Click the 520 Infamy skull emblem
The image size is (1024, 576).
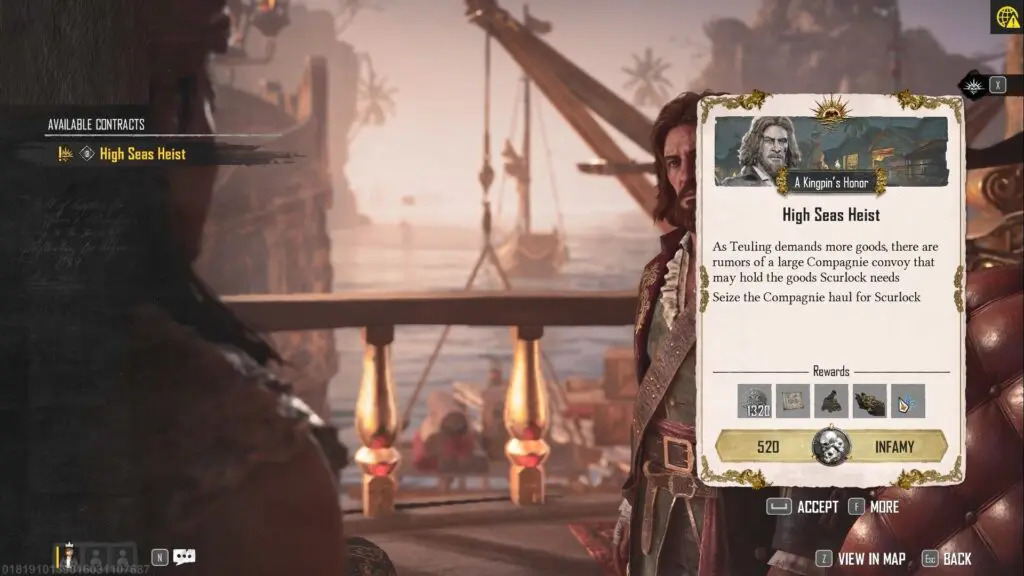(830, 445)
